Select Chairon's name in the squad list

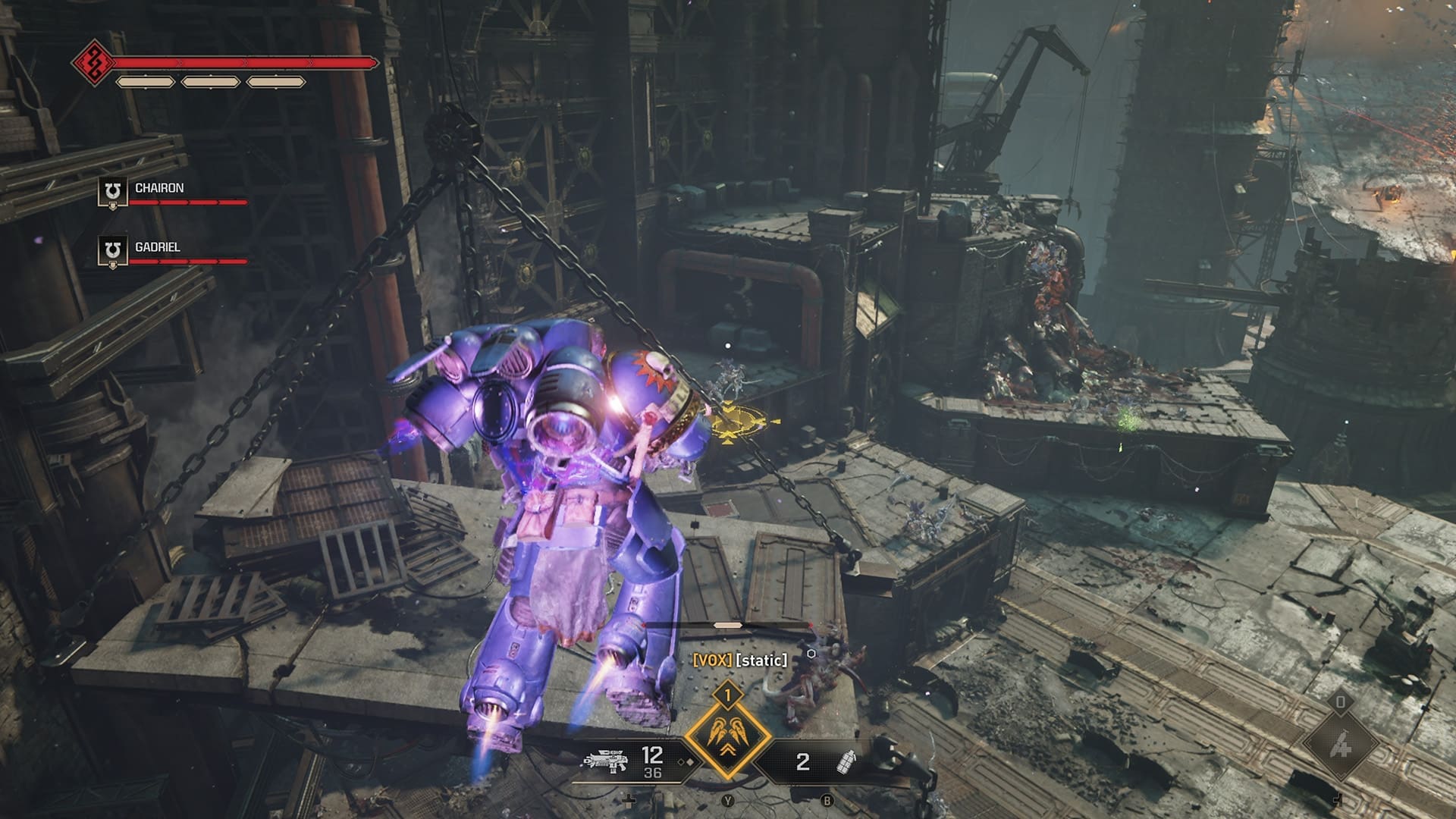(160, 188)
